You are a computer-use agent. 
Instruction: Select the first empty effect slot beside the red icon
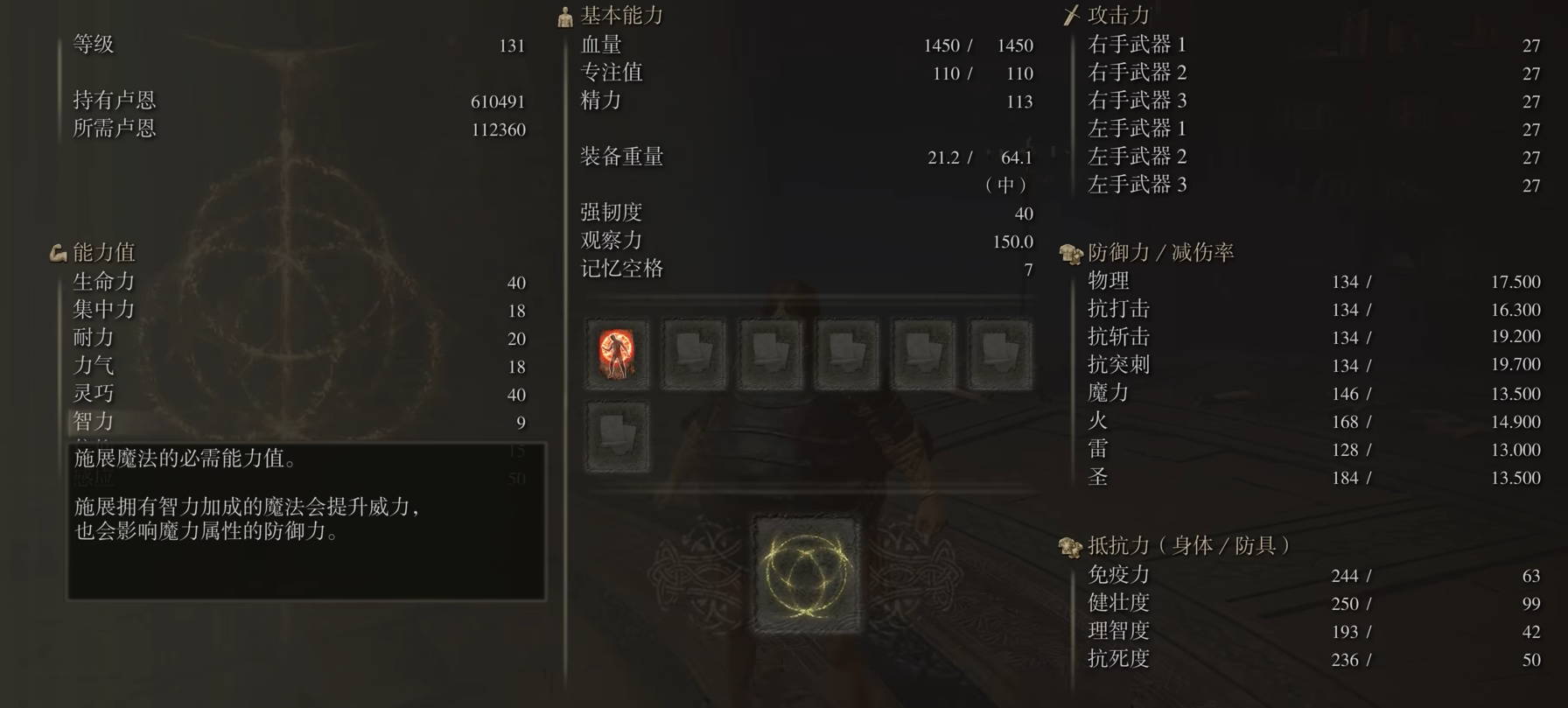pyautogui.click(x=694, y=354)
